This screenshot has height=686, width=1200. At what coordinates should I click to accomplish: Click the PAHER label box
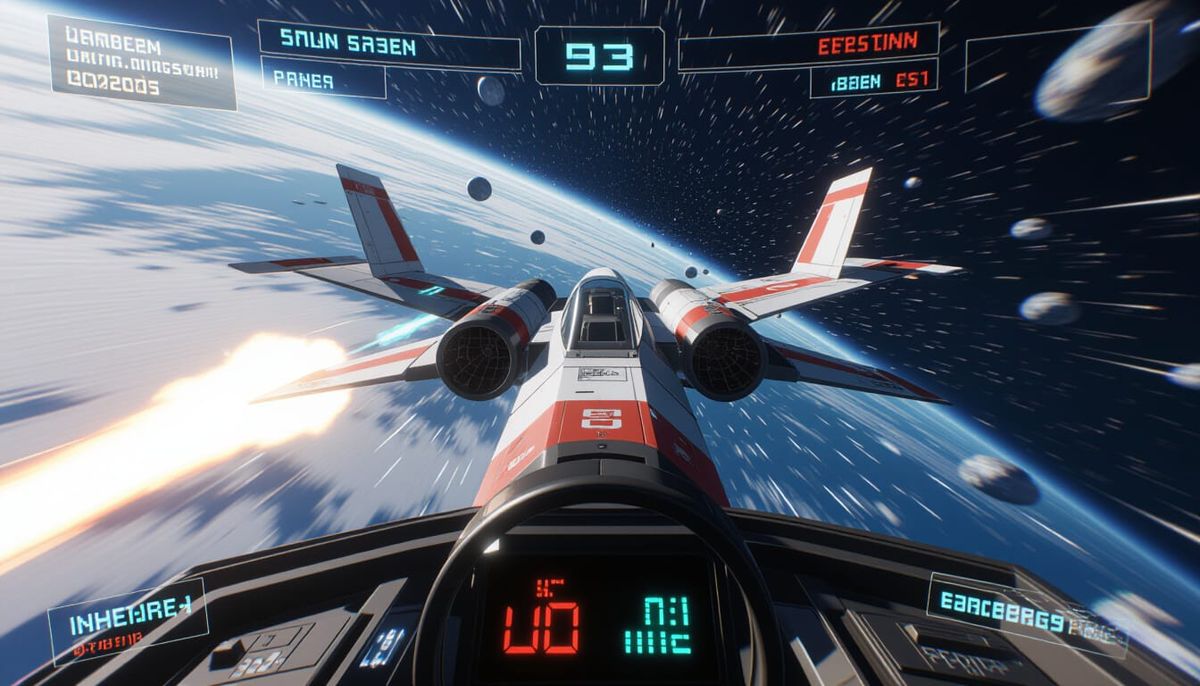click(x=323, y=78)
